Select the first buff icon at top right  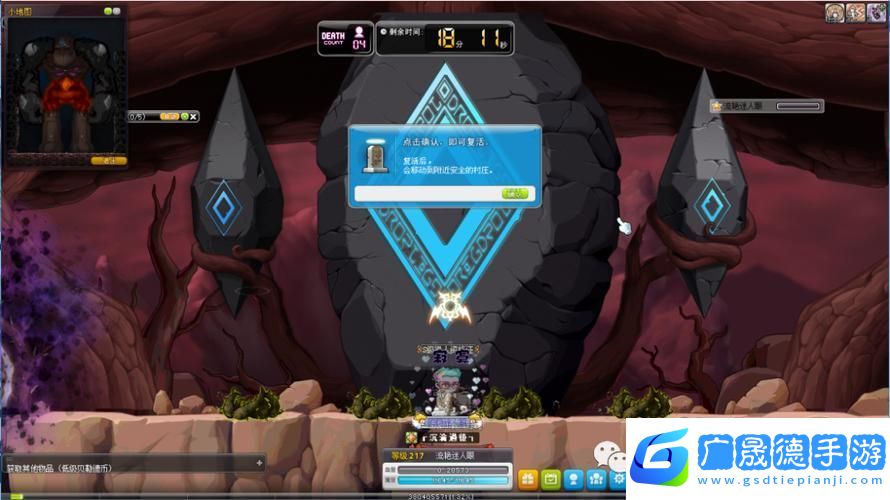coord(835,12)
